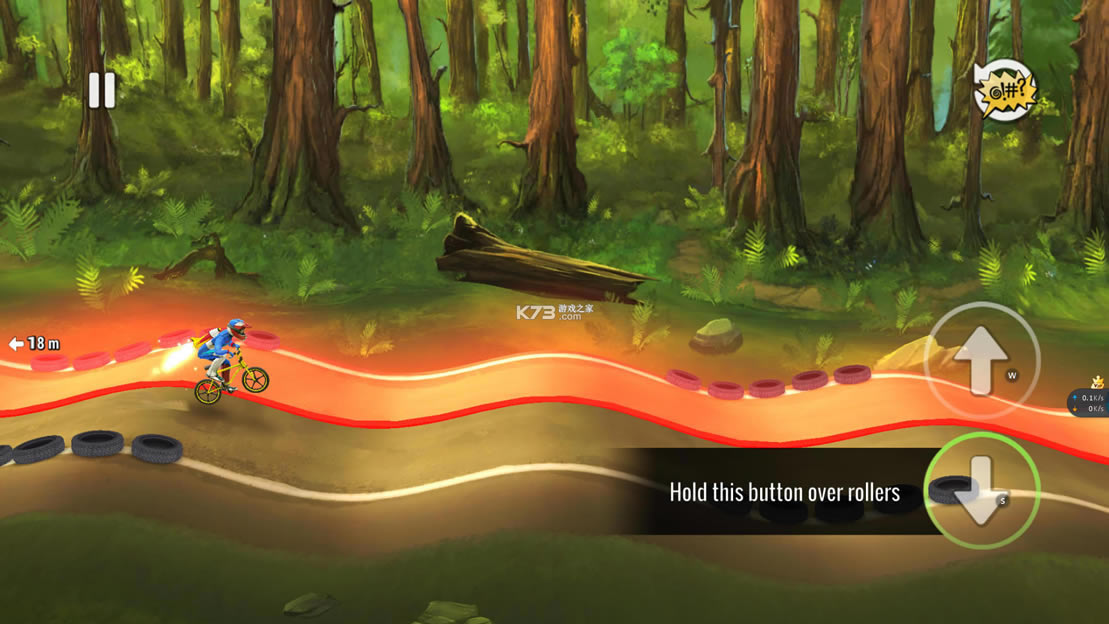The width and height of the screenshot is (1109, 624).
Task: Open the swearing speech bubble emote icon
Action: pos(1004,92)
